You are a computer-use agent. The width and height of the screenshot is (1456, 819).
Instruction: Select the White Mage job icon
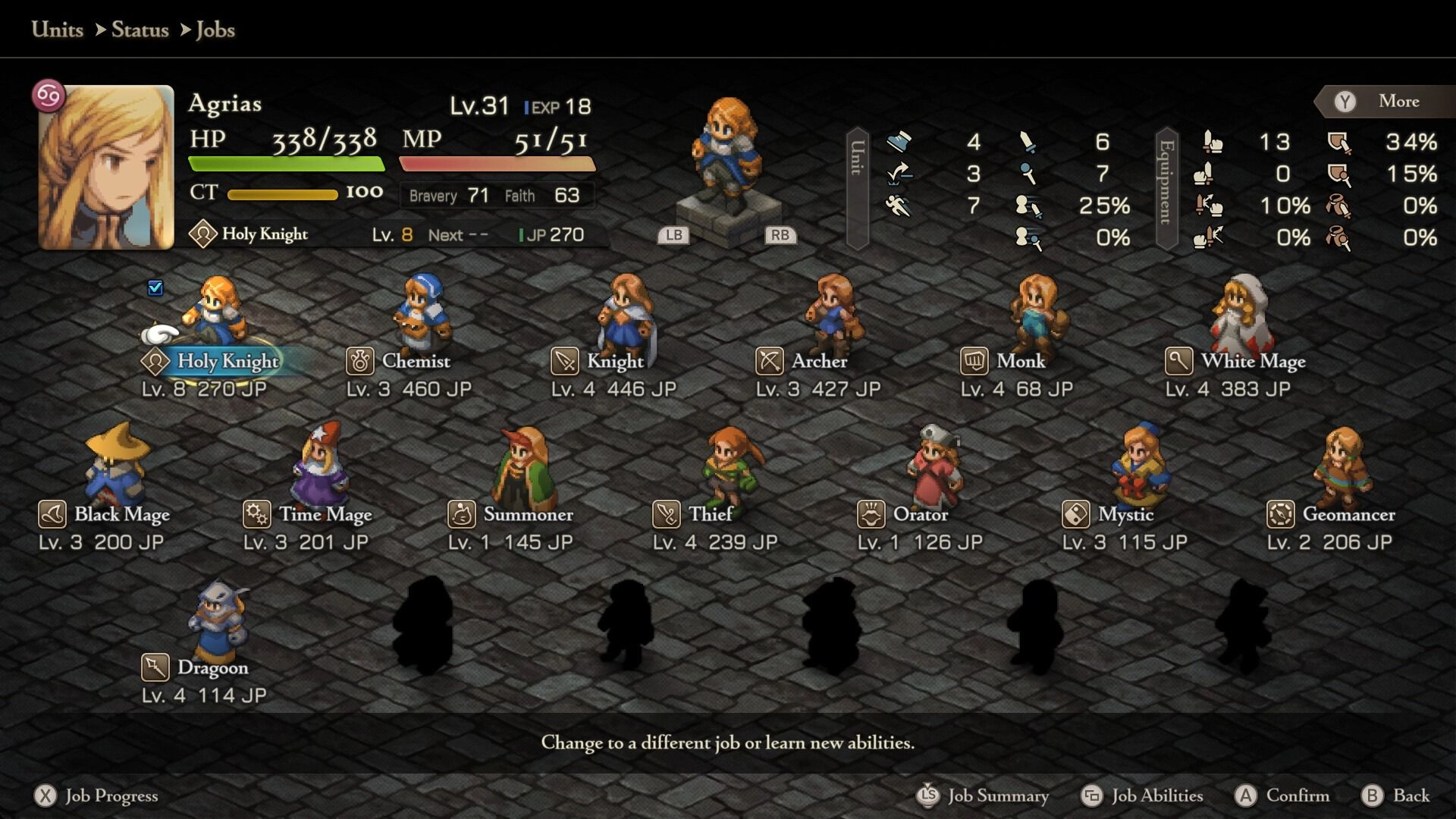tap(1178, 362)
